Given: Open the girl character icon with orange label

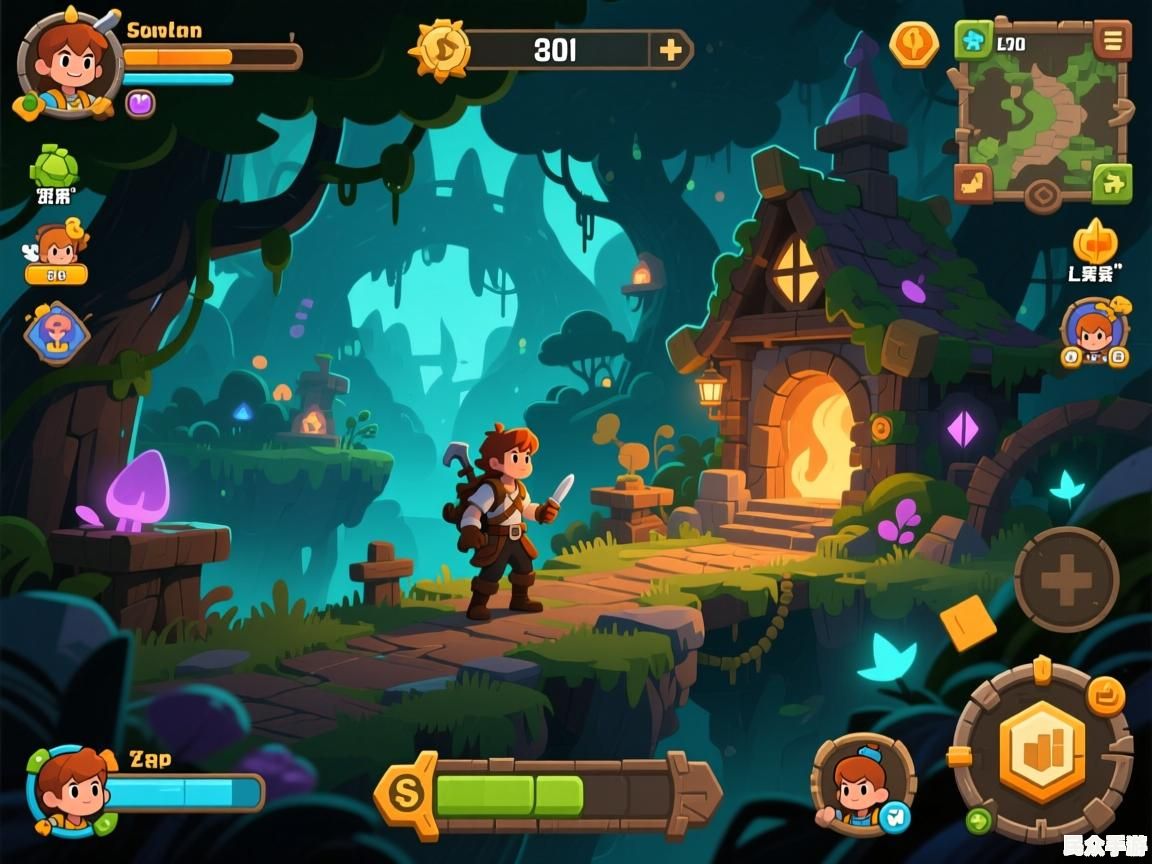Looking at the screenshot, I should [57, 252].
